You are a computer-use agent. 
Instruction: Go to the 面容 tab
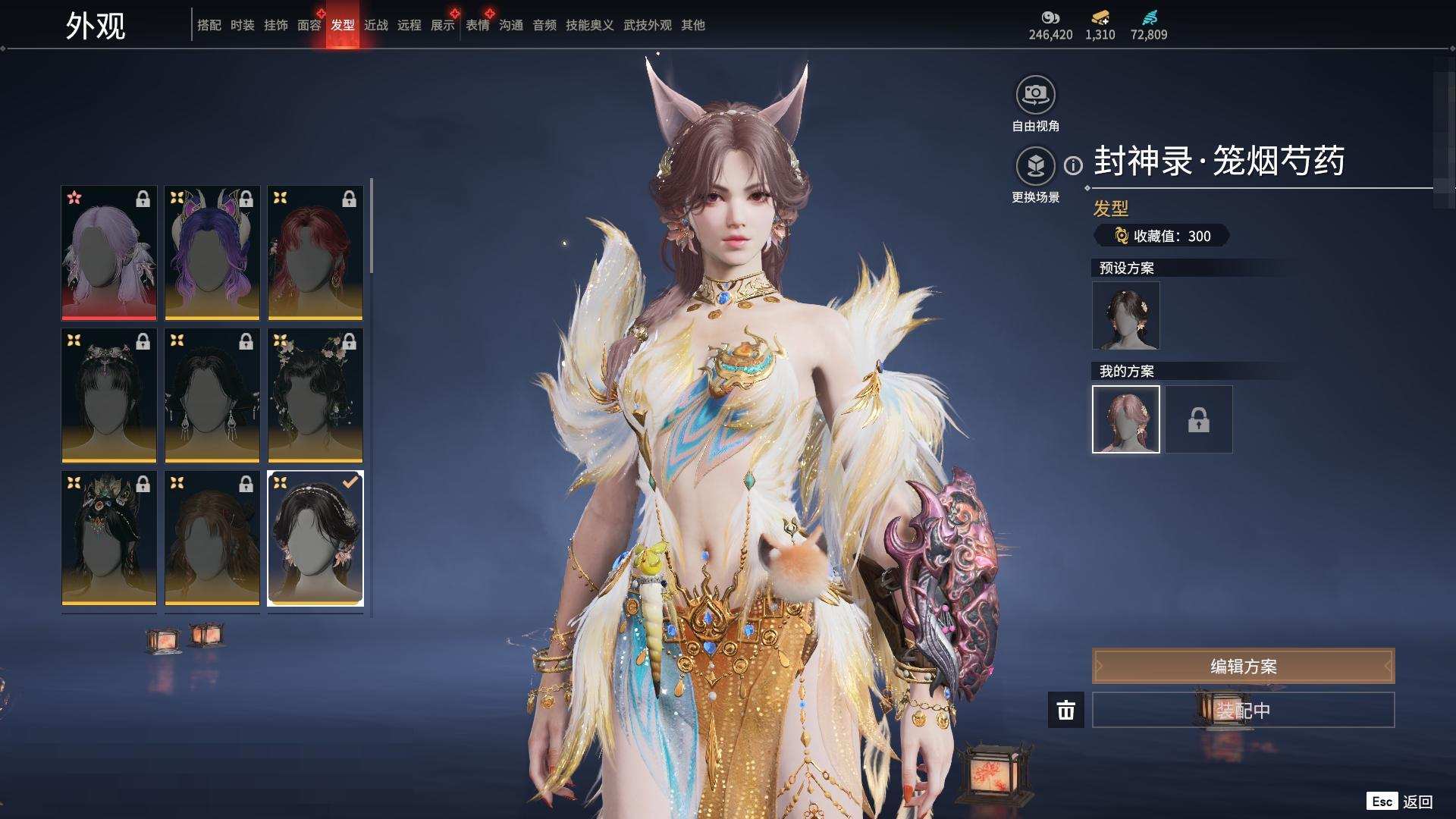pyautogui.click(x=309, y=25)
